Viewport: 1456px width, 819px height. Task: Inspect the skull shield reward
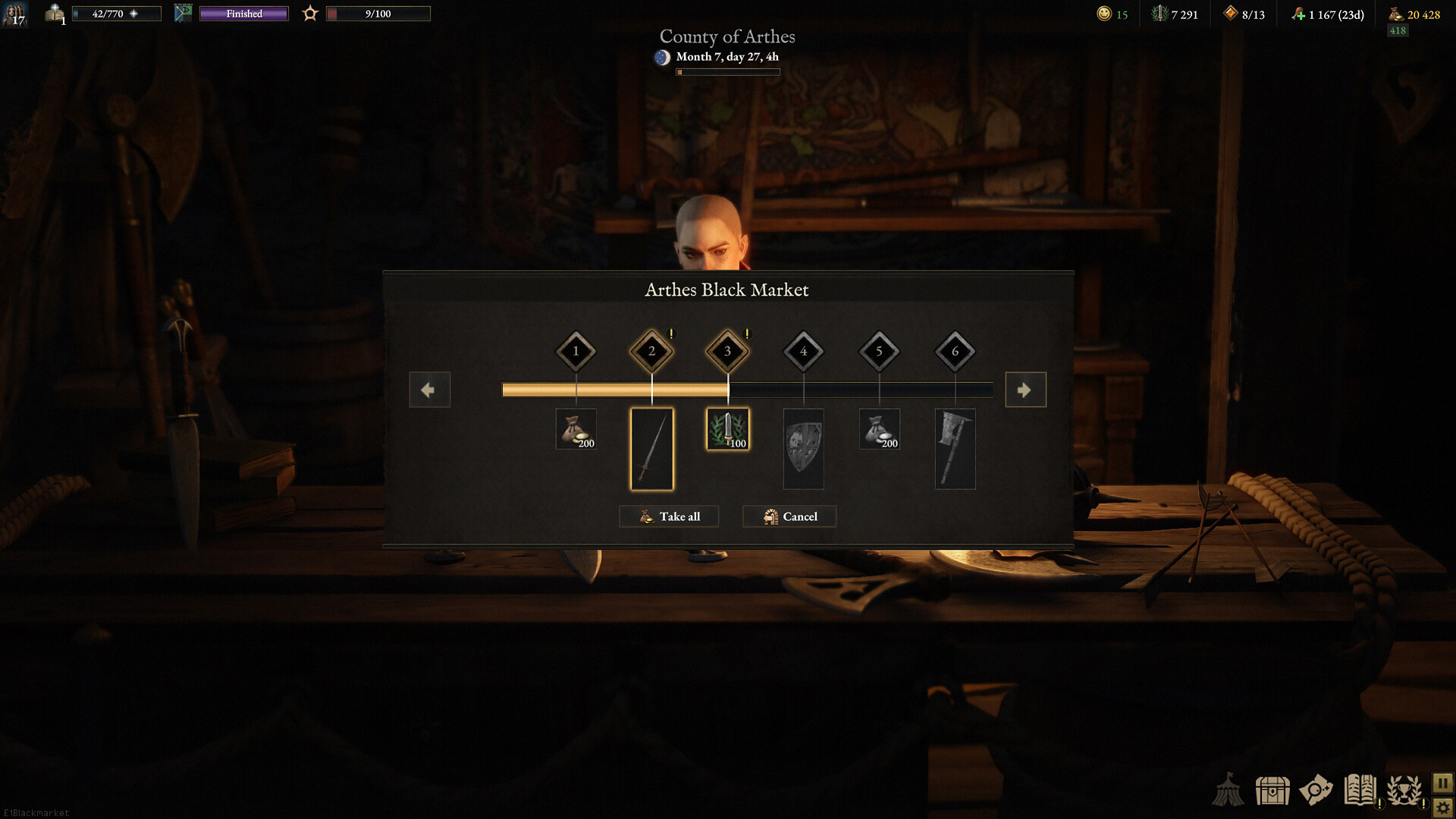click(803, 449)
